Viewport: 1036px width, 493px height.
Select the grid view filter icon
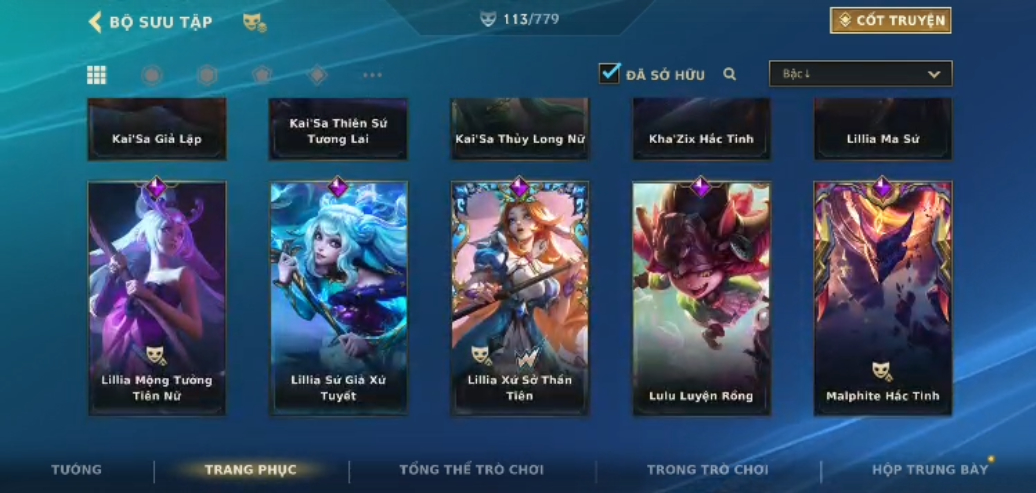[x=97, y=75]
